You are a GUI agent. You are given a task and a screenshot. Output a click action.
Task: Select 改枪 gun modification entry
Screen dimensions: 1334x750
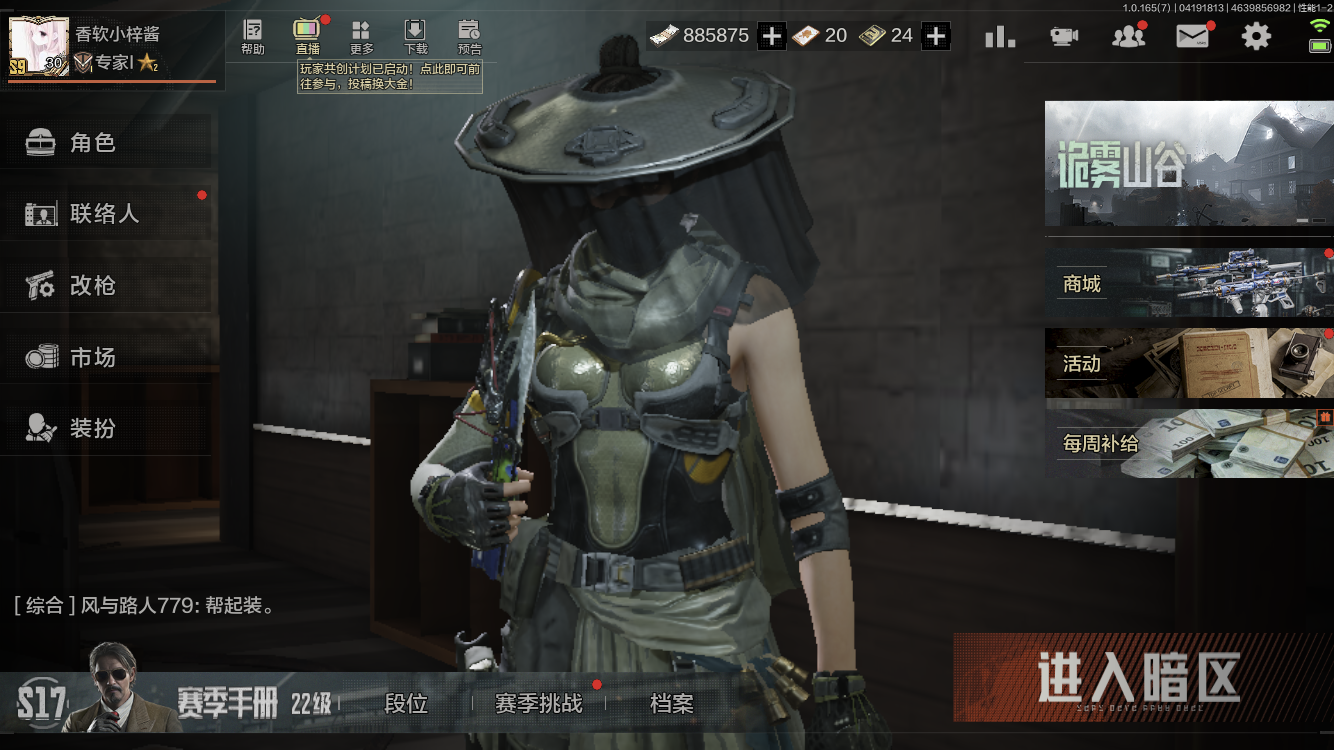pos(100,285)
